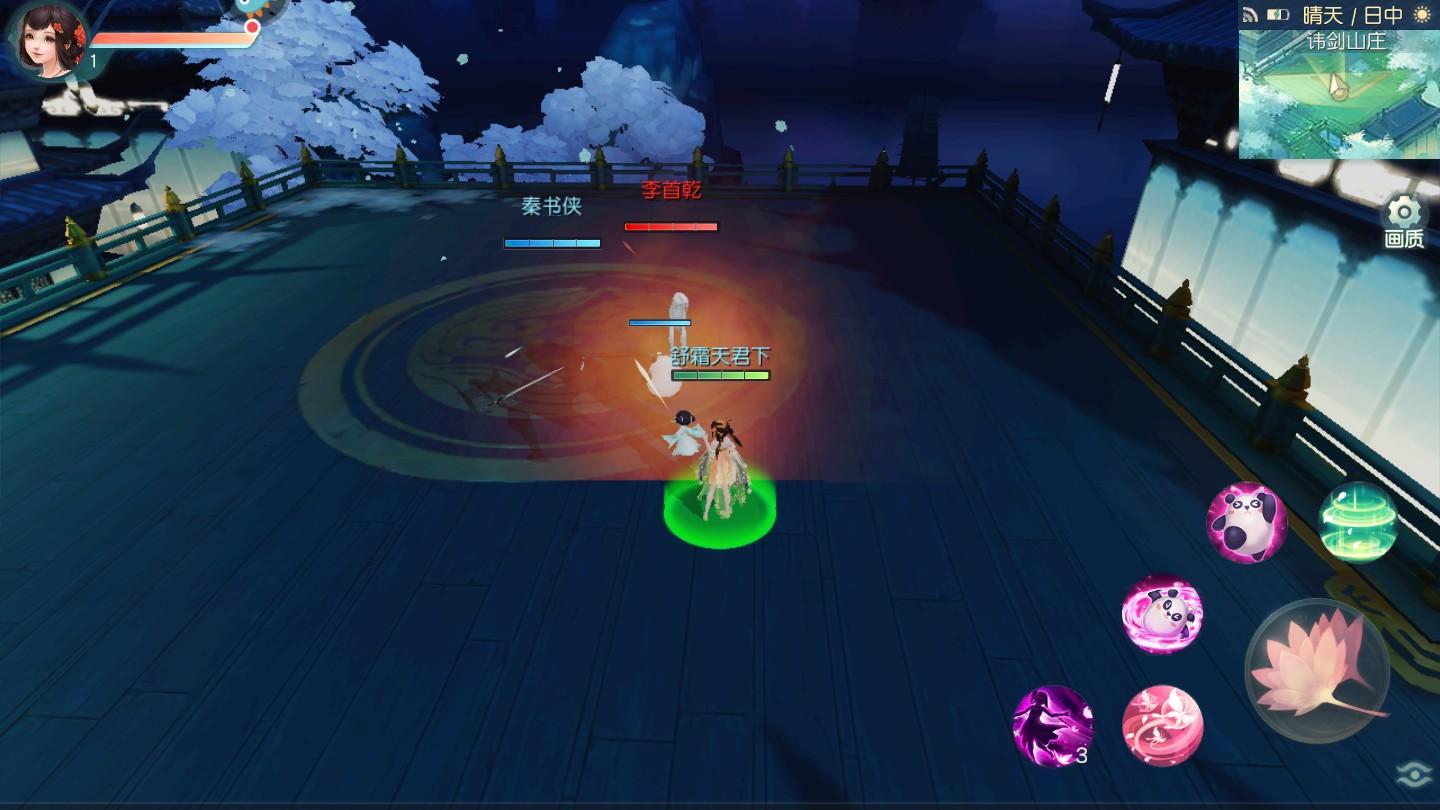Open the player portrait at top left
1440x810 pixels.
click(48, 38)
